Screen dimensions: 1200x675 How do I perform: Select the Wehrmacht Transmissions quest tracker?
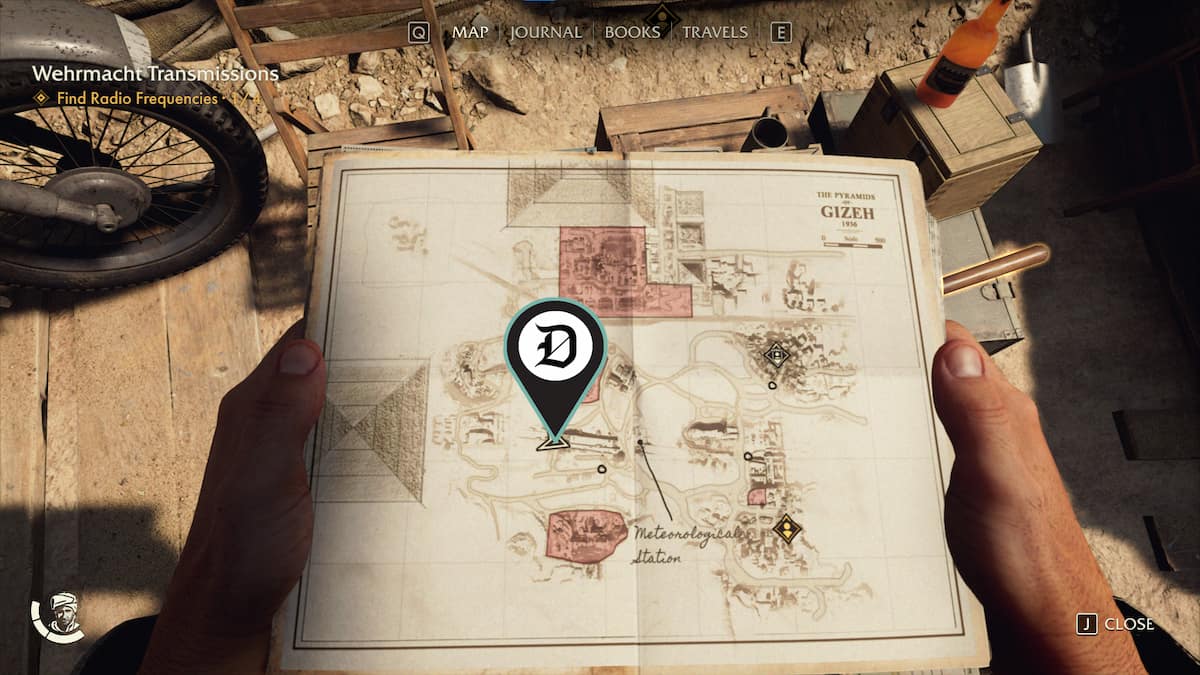coord(154,73)
